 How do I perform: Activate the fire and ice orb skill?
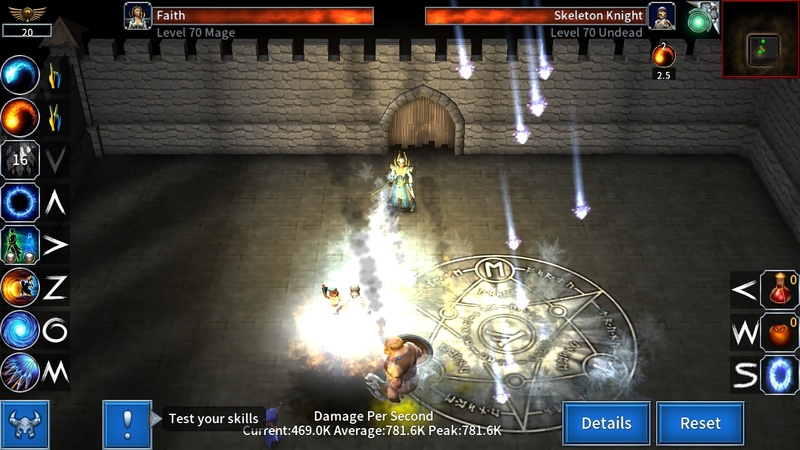pyautogui.click(x=20, y=116)
